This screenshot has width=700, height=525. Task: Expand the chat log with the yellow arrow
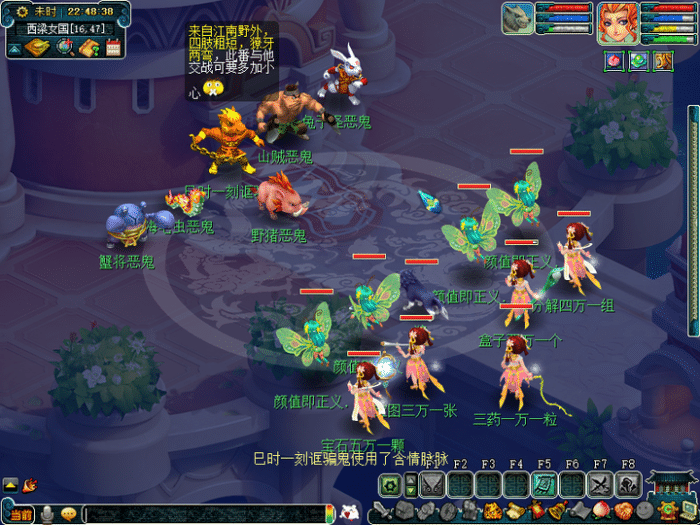[x=11, y=485]
